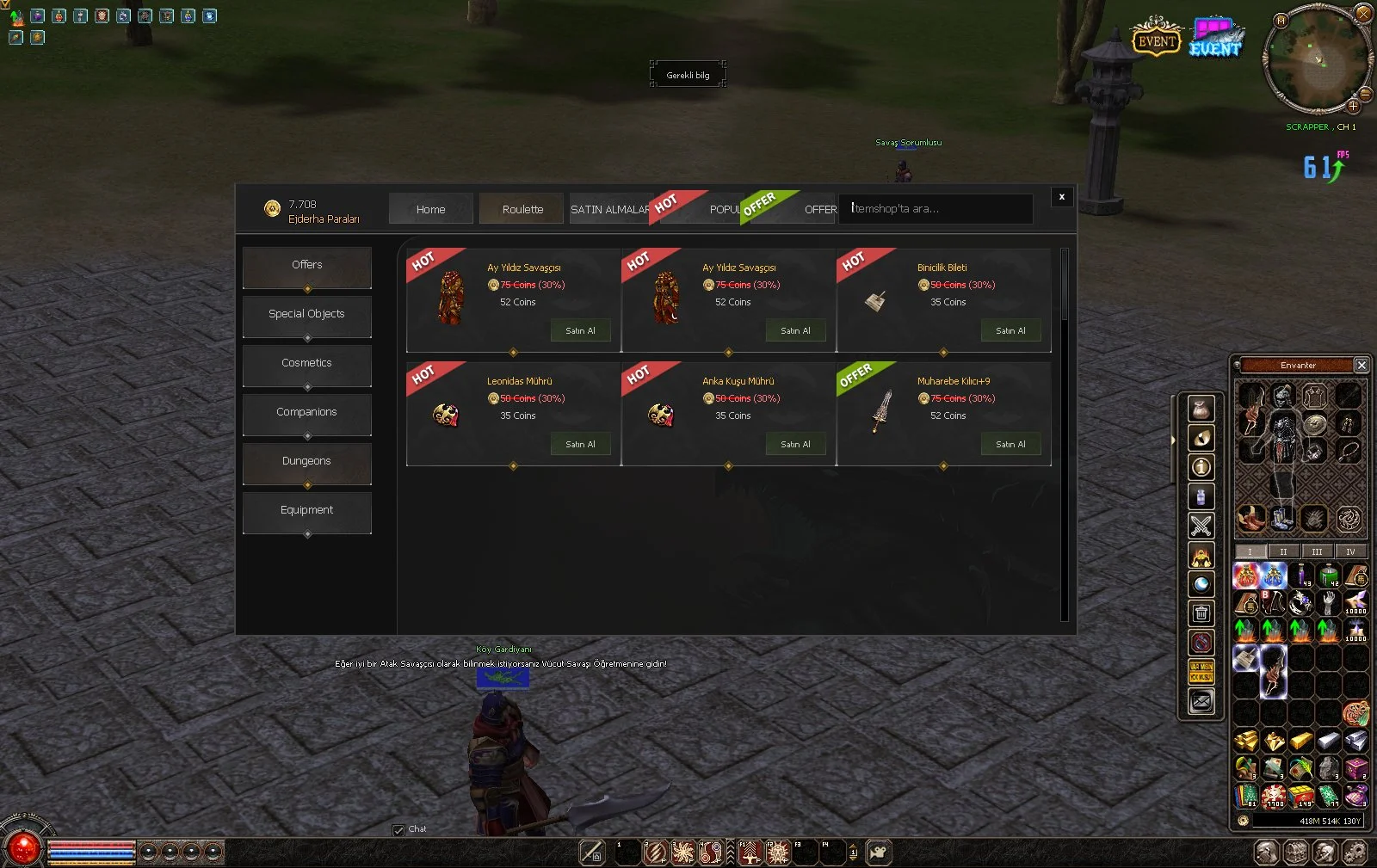Select the Equipment category
Screen dimensions: 1377x868
(307, 511)
